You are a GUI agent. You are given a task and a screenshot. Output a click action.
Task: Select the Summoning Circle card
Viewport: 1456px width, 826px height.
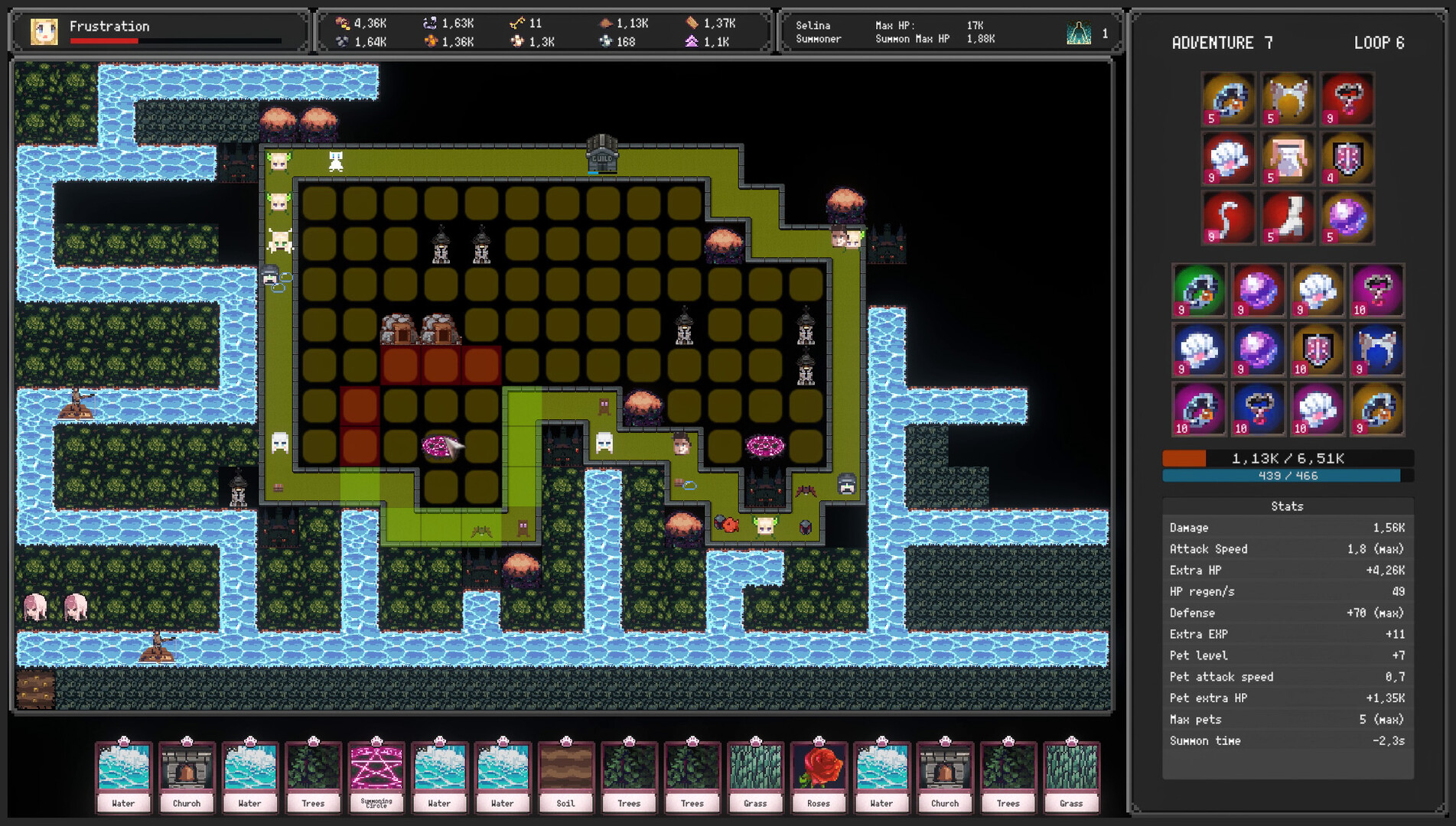(376, 776)
